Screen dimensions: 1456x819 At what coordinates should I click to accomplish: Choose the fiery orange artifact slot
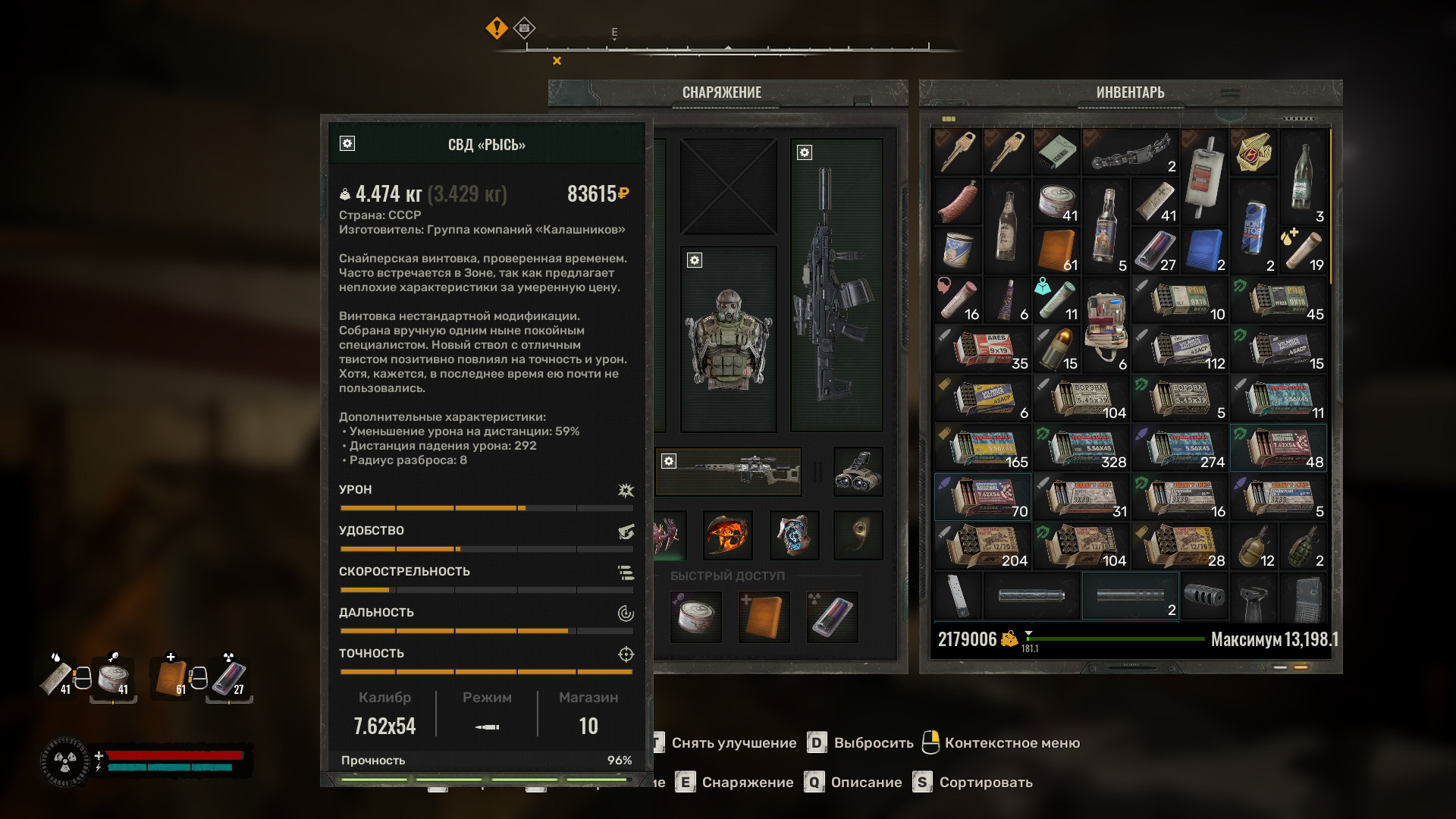pos(728,535)
